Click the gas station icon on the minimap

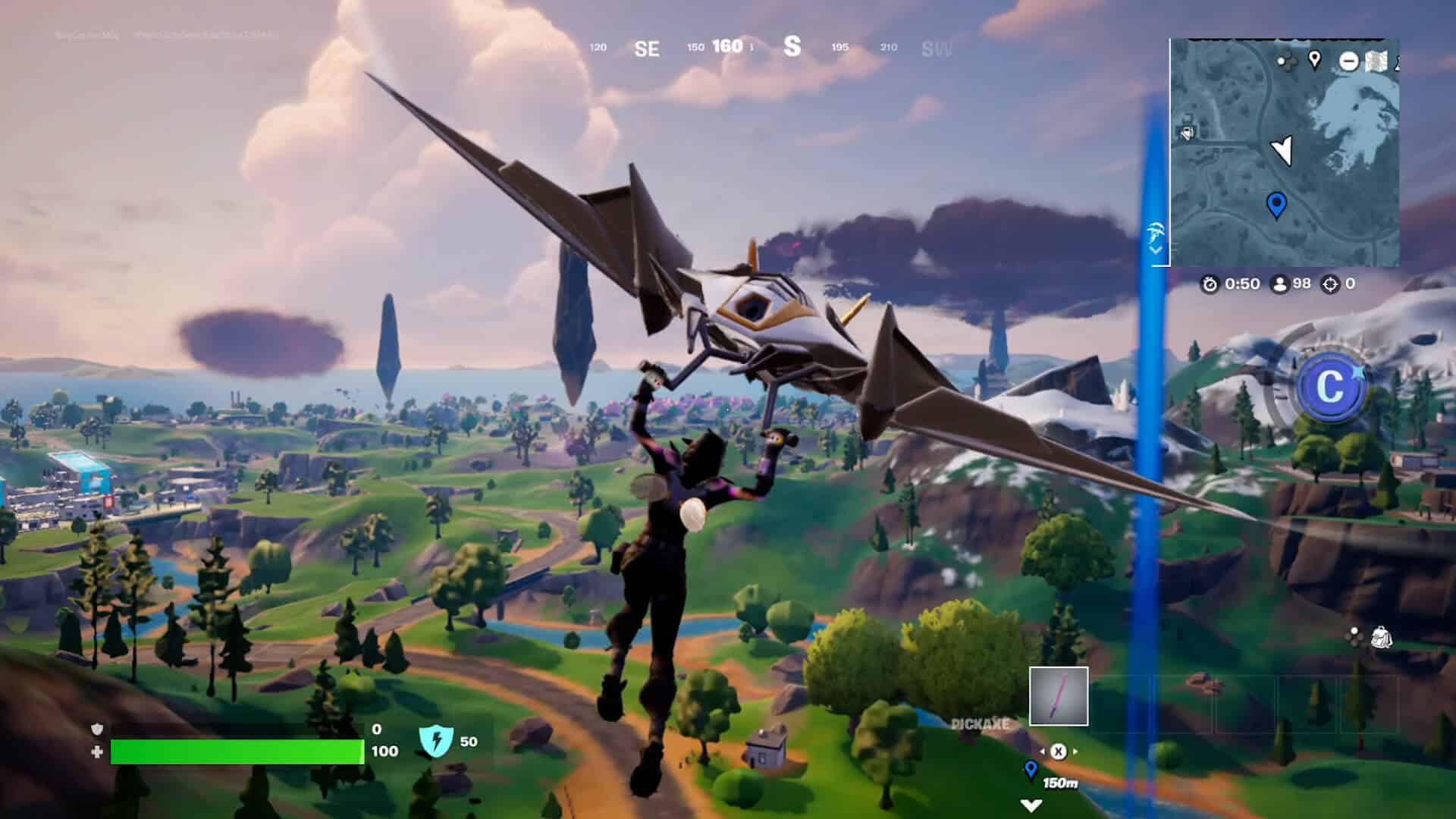(1187, 133)
